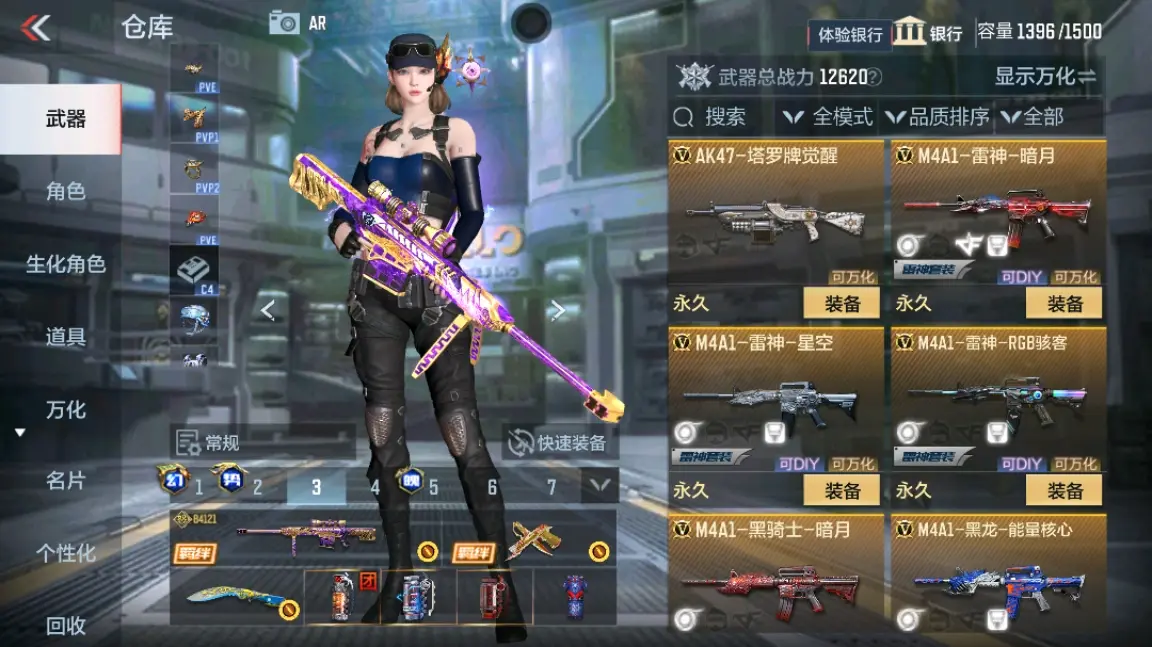Open the 生化角色 tab

65,264
